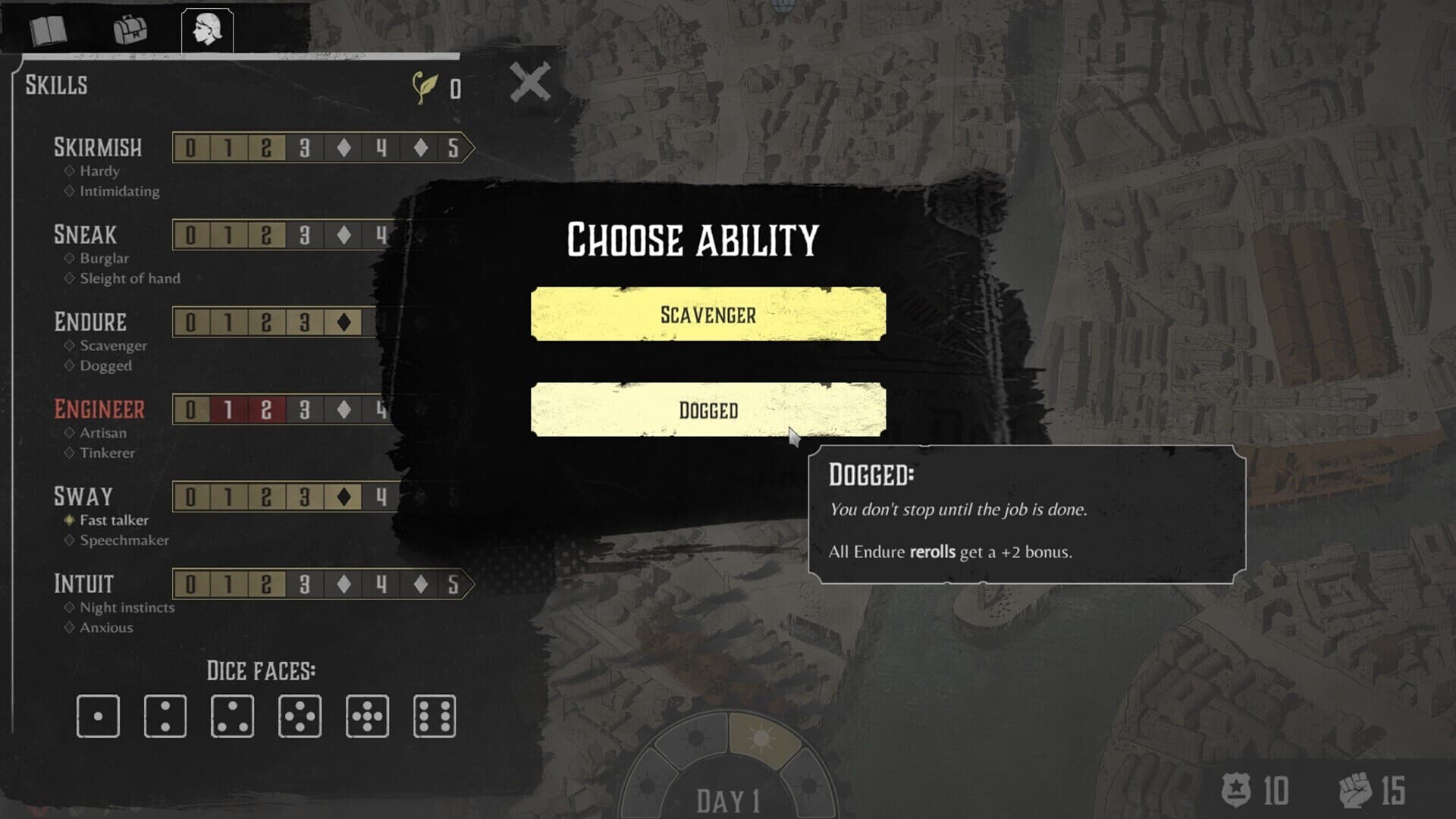Click the Skirmish skill level 5 marker

453,148
